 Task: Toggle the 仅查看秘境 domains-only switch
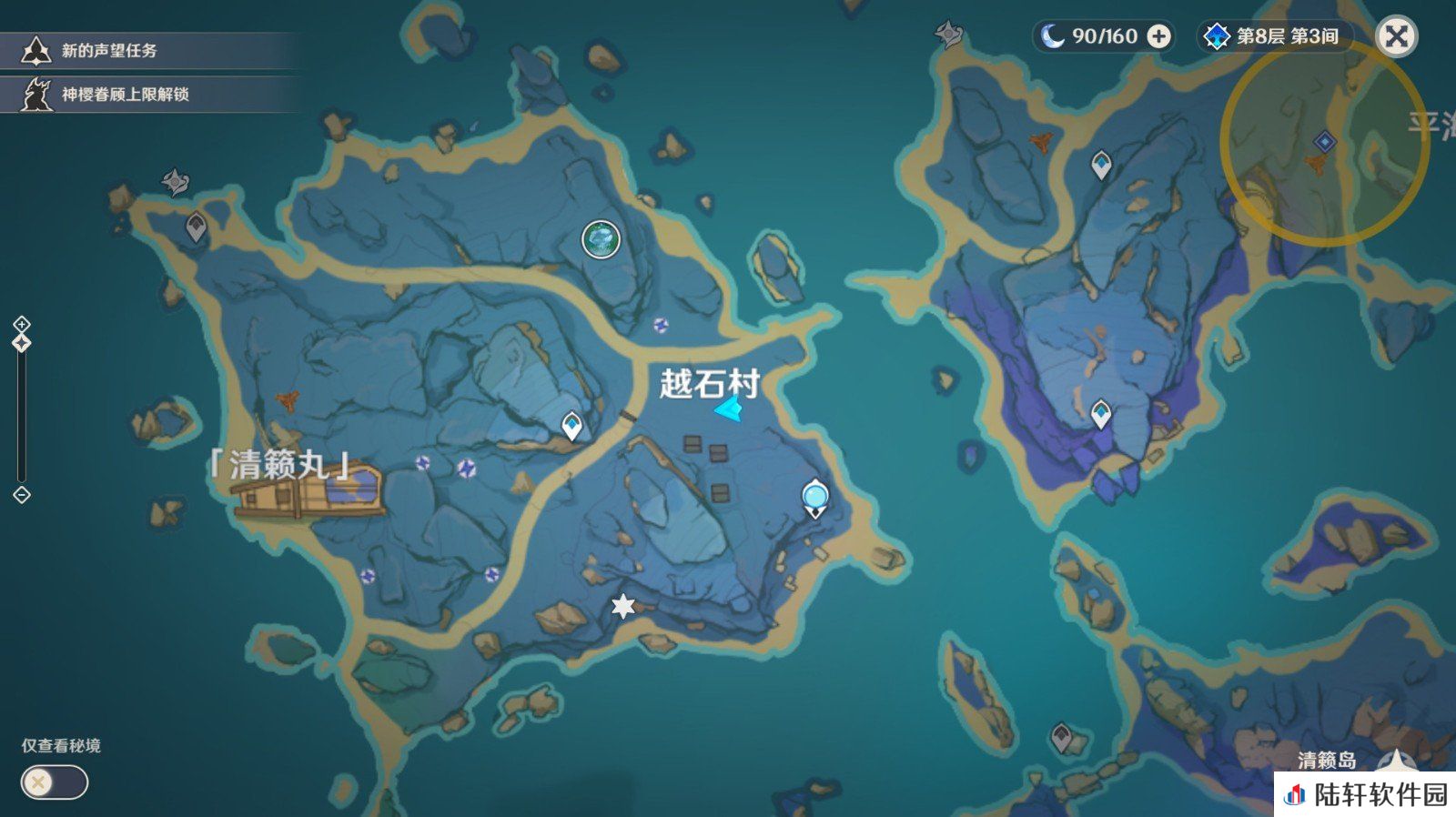point(55,782)
